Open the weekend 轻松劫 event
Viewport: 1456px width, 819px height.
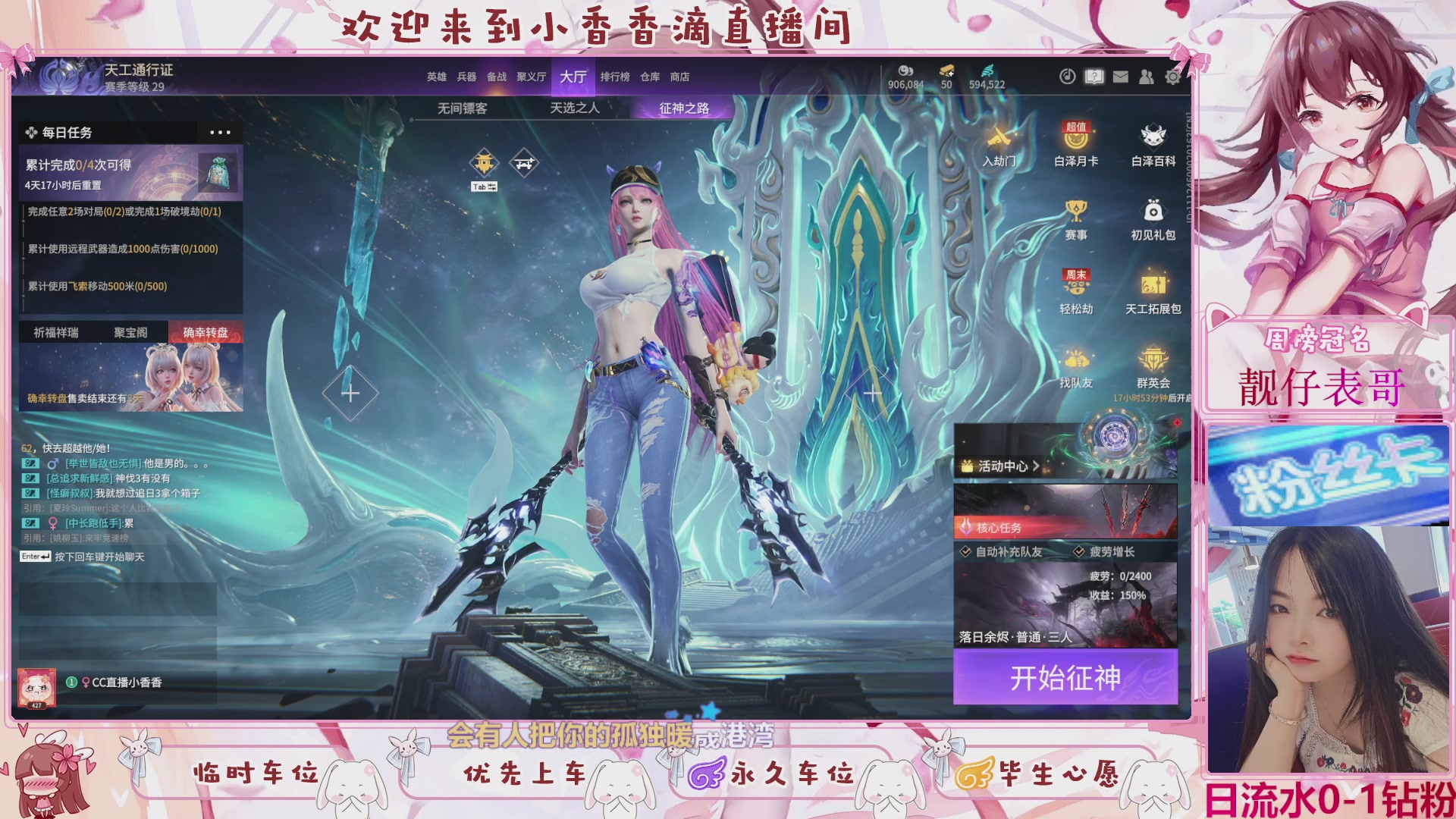(1077, 292)
